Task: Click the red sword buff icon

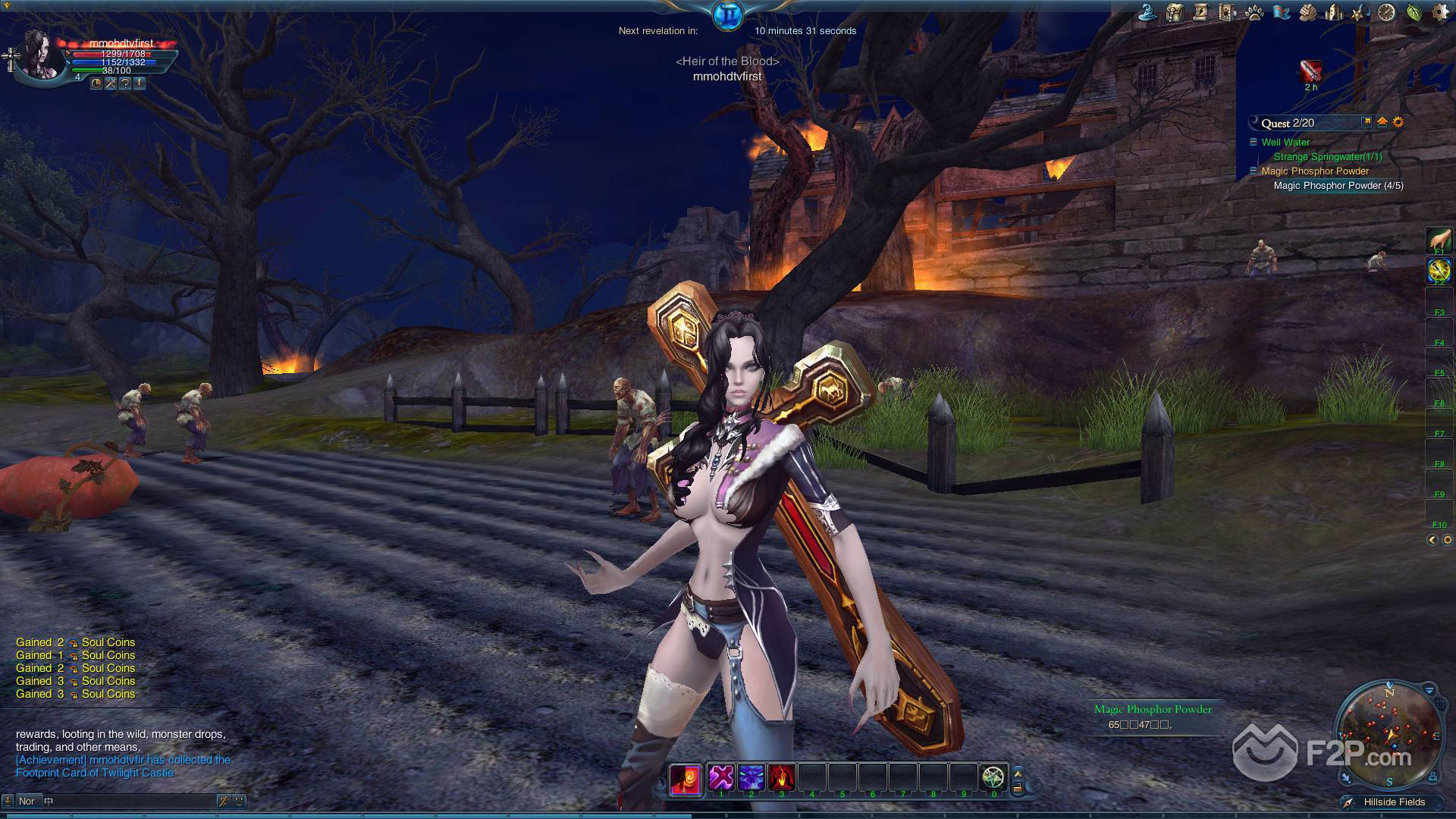Action: (1310, 71)
